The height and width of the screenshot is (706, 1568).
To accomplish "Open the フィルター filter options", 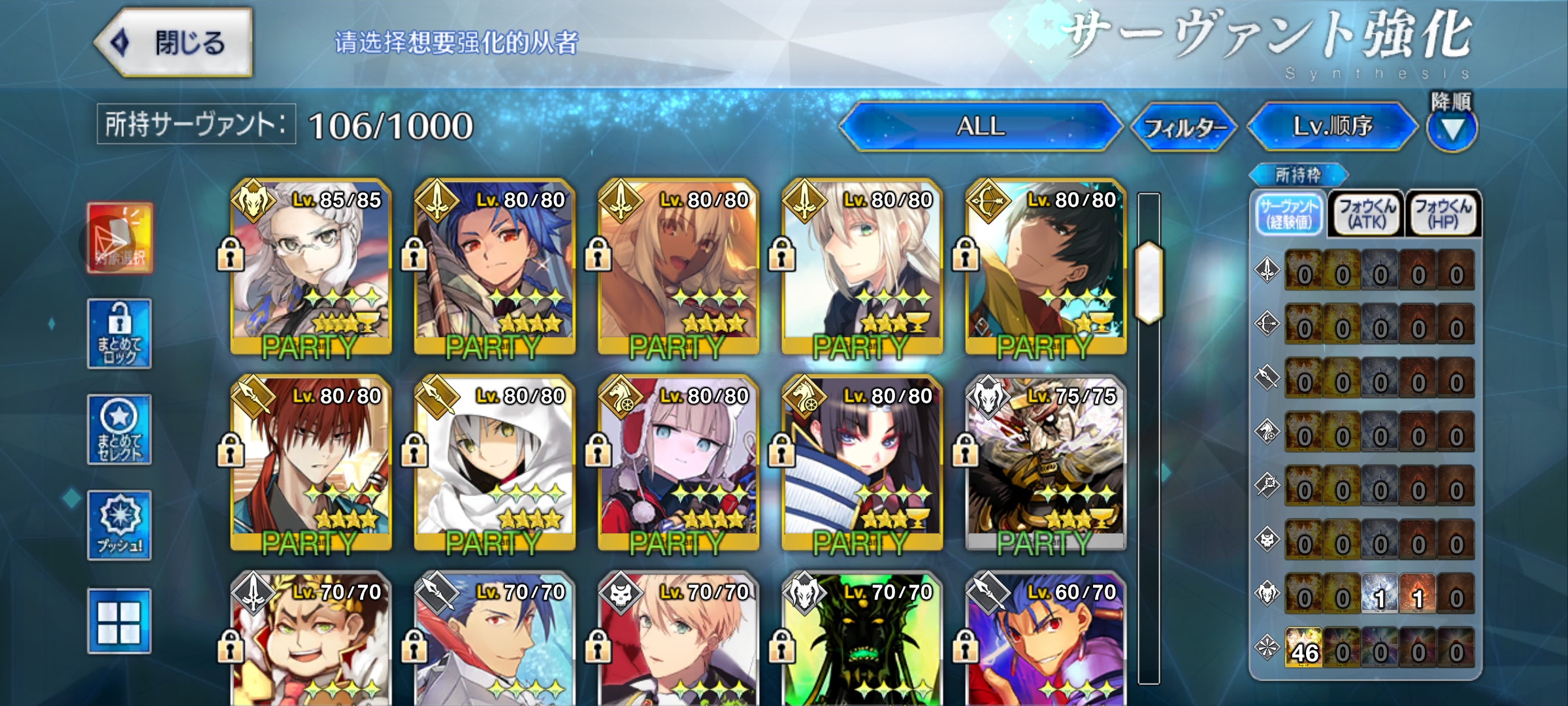I will (x=1184, y=127).
